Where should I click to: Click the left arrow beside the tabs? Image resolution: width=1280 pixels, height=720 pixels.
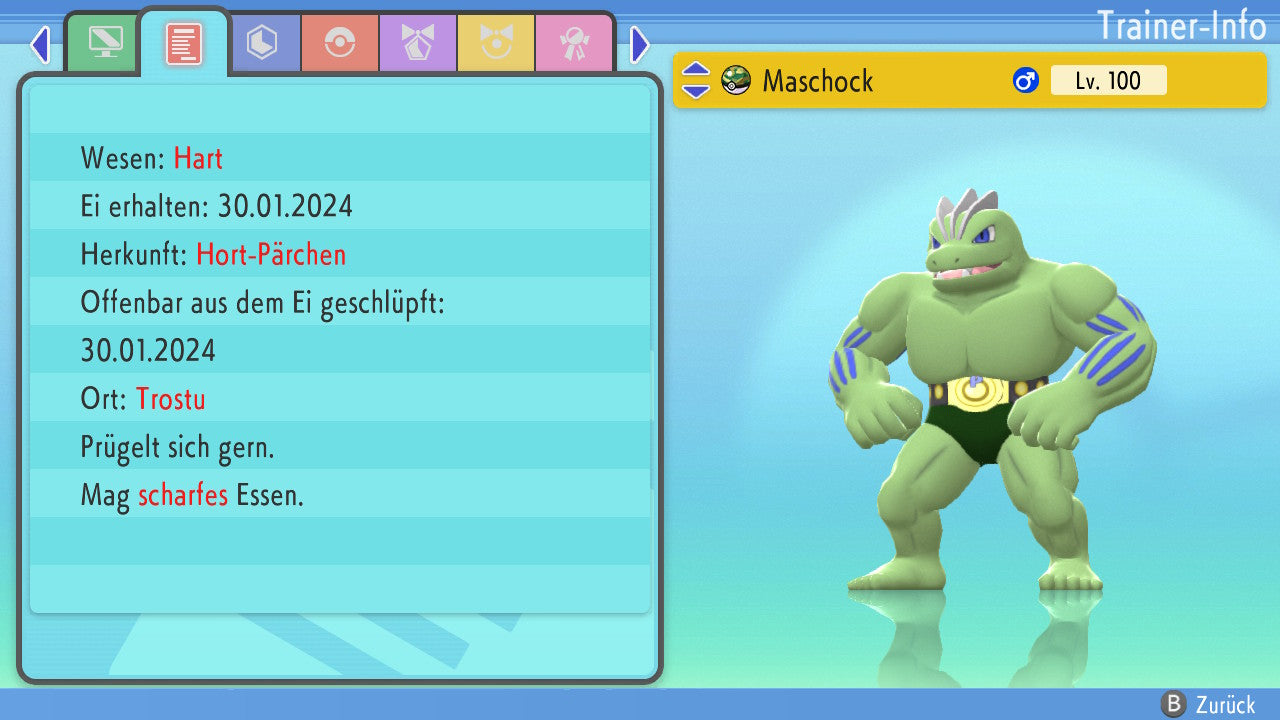(x=40, y=44)
